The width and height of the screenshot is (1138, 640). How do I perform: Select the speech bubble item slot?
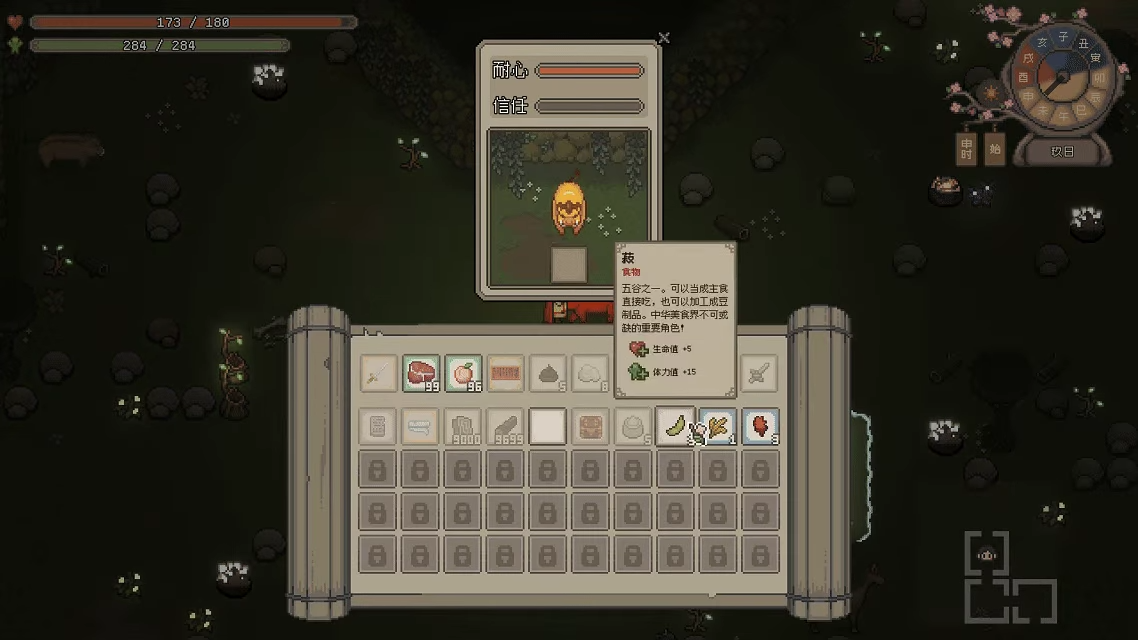pyautogui.click(x=421, y=427)
